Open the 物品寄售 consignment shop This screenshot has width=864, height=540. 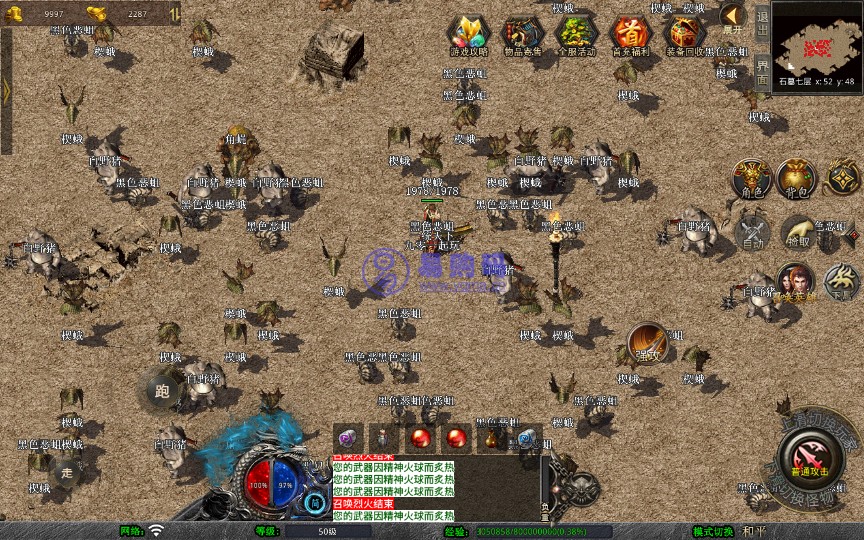pos(523,33)
